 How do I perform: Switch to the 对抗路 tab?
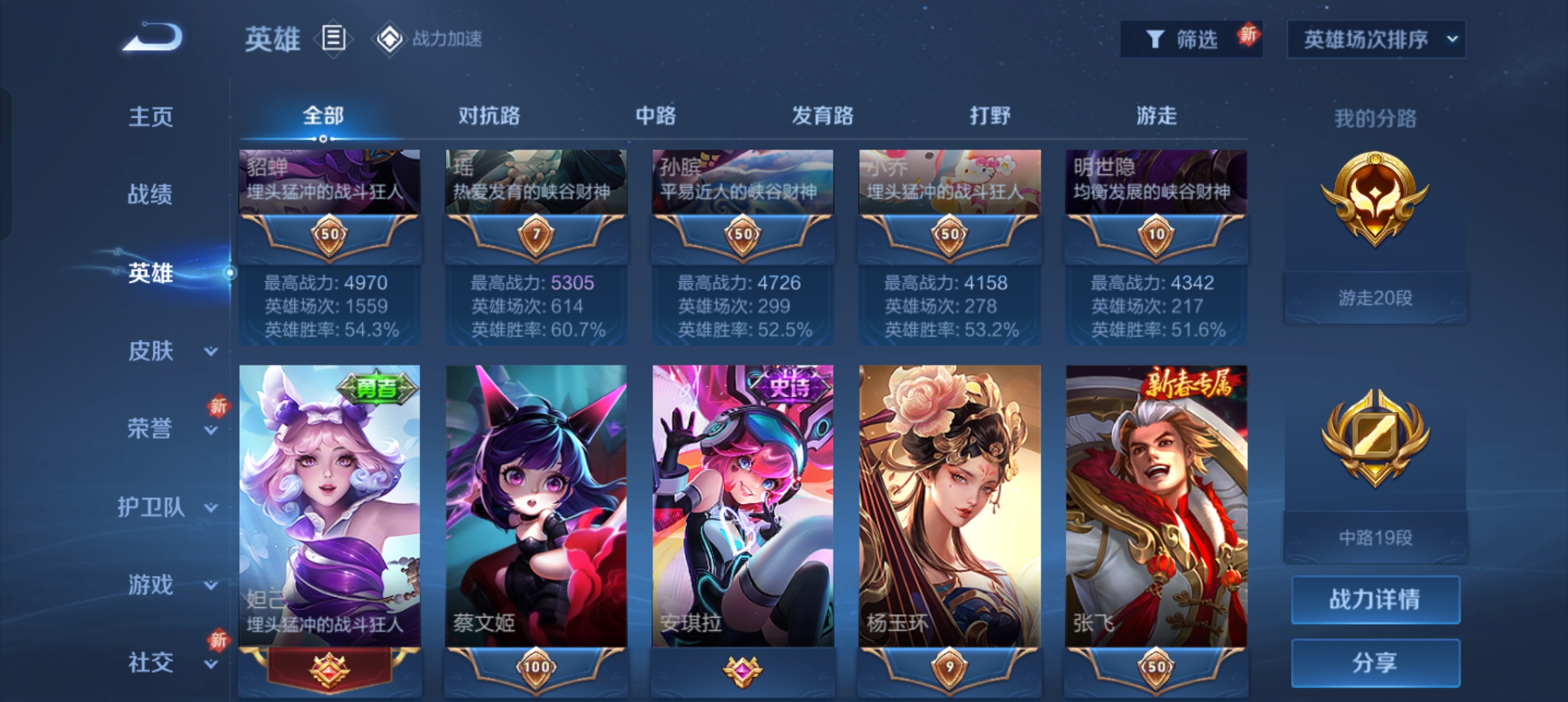(x=489, y=116)
